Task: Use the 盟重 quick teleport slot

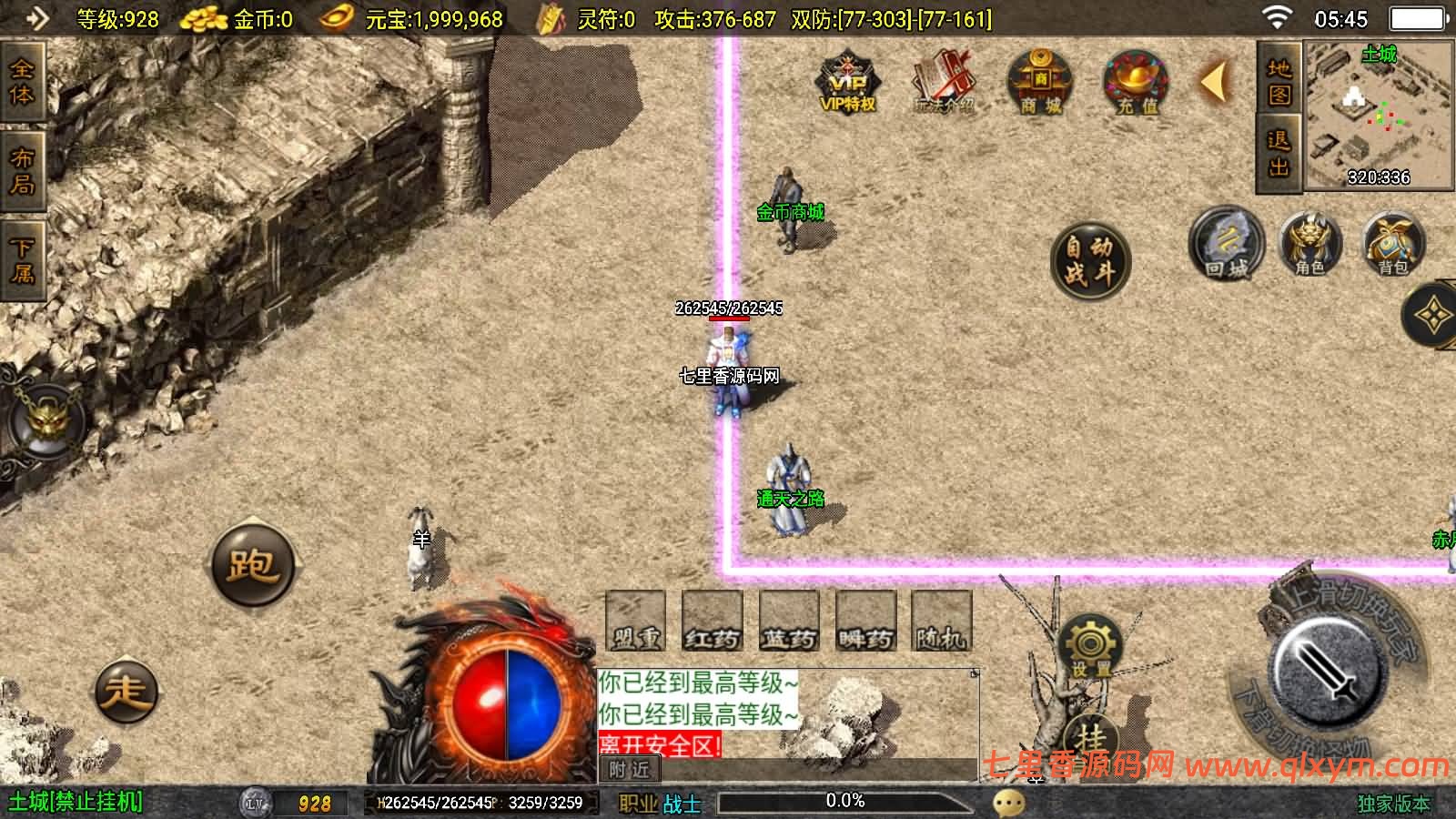Action: (x=633, y=621)
